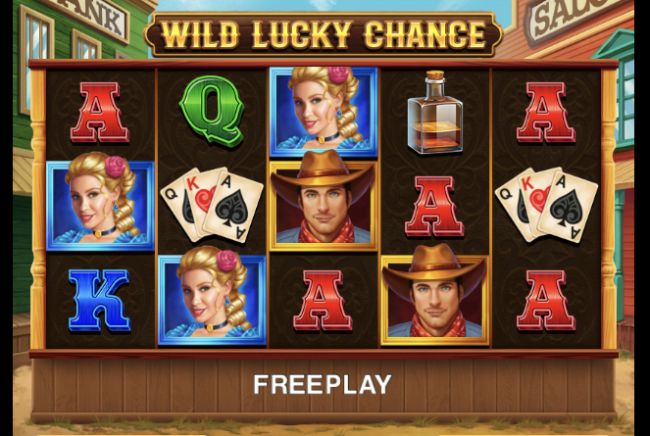Click the FREEPLAY button

point(322,384)
